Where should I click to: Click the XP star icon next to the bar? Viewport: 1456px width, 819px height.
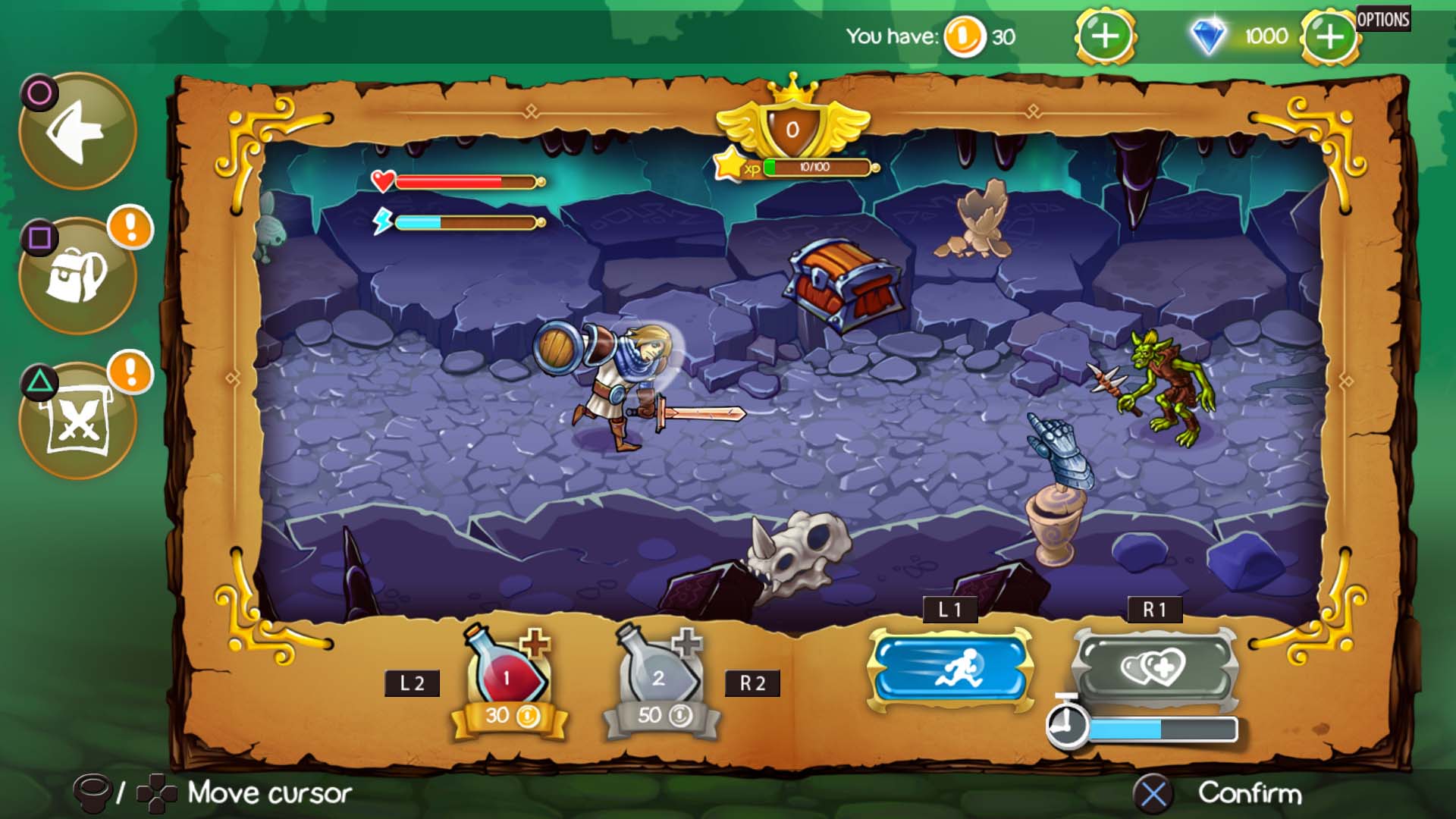coord(730,163)
